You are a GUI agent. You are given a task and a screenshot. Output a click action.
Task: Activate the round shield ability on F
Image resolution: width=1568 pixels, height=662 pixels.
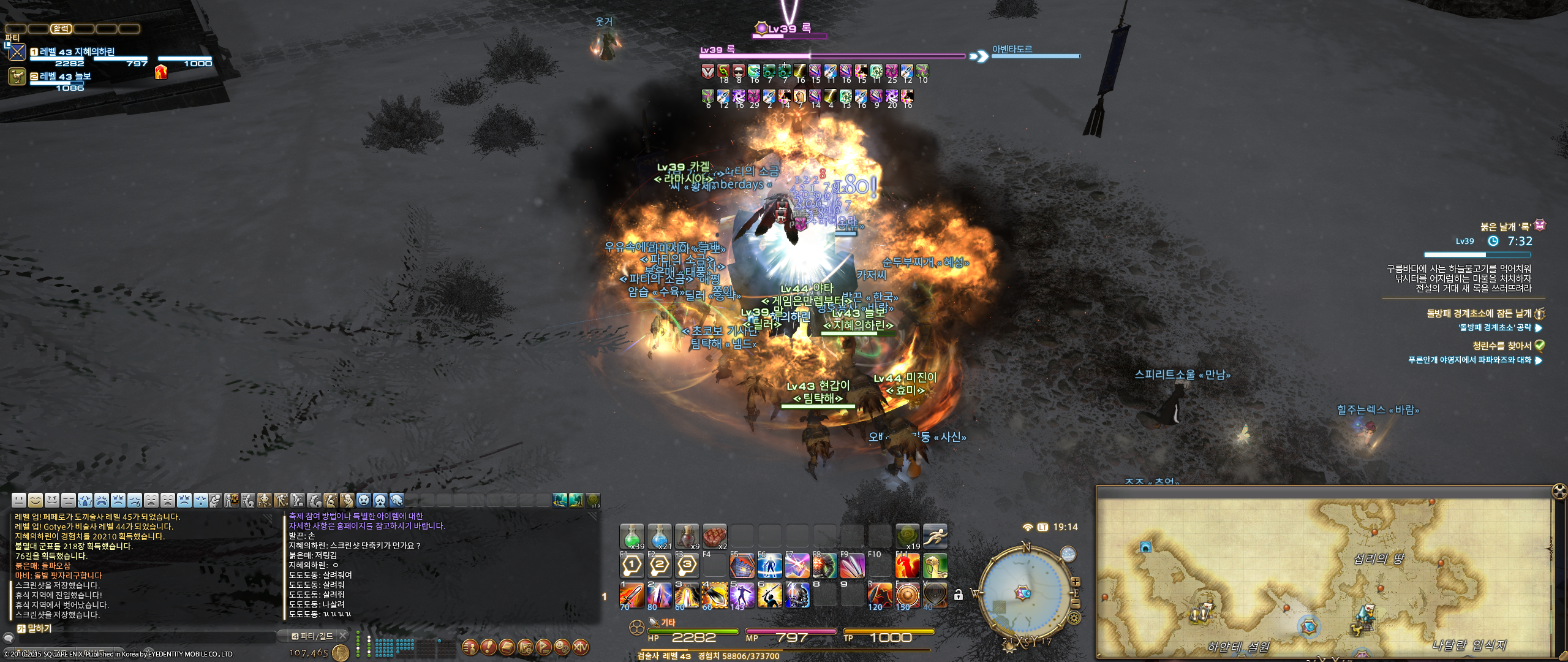pos(907,595)
